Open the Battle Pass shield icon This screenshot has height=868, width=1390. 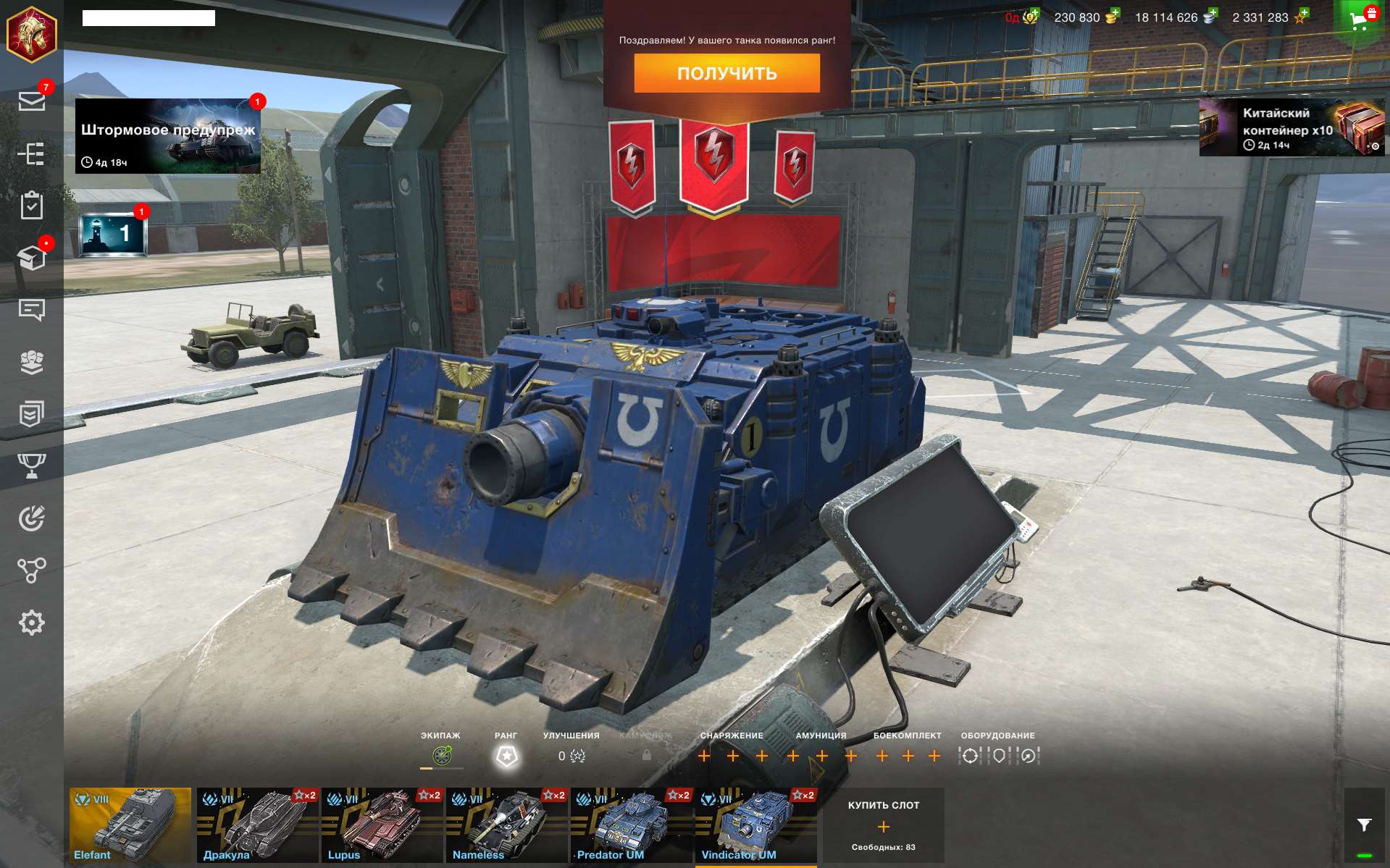point(33,414)
